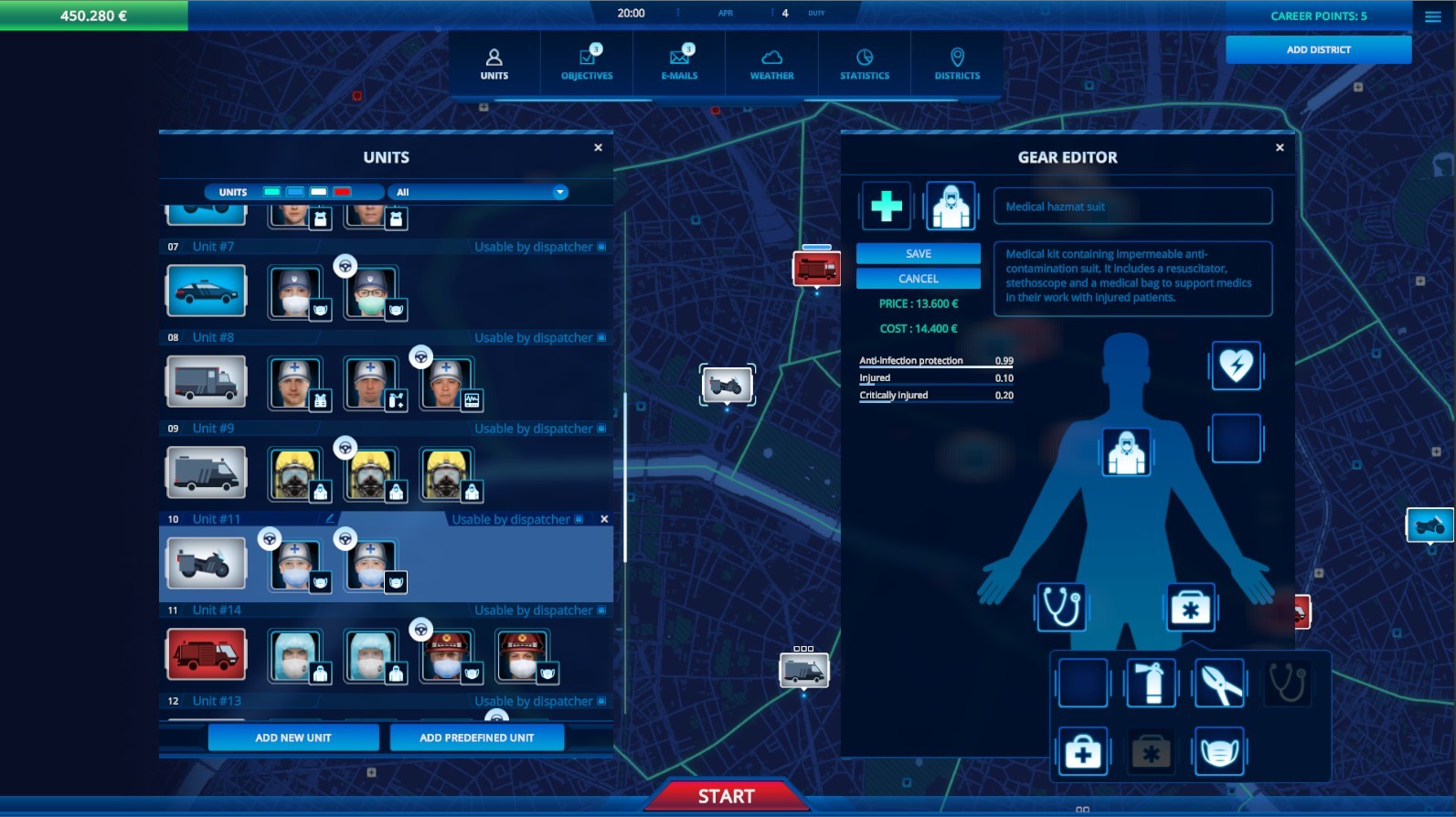Open the E-Mails panel
The height and width of the screenshot is (817, 1456).
coord(678,62)
